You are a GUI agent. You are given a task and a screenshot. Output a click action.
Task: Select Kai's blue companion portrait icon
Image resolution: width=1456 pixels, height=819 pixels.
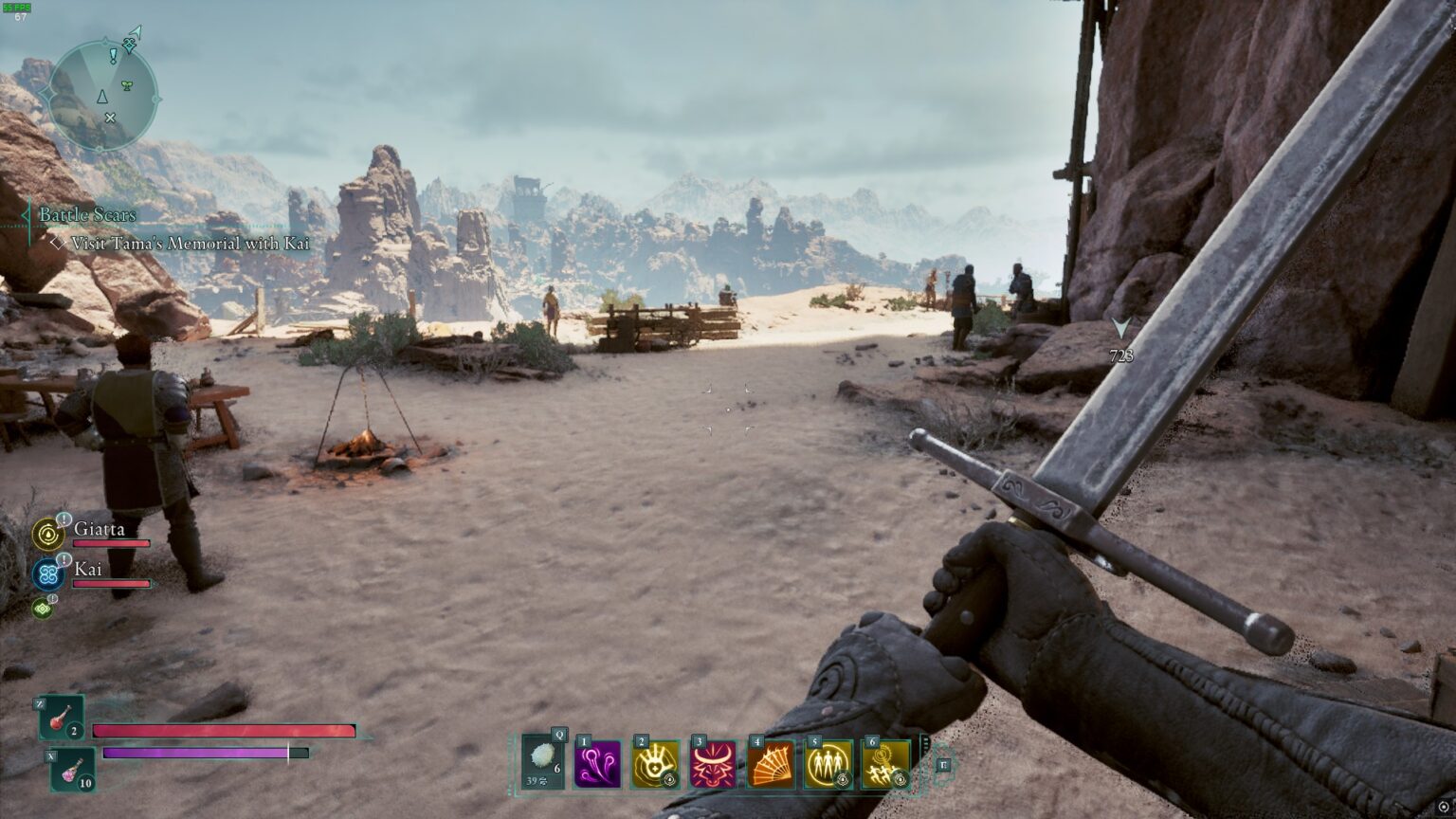47,574
